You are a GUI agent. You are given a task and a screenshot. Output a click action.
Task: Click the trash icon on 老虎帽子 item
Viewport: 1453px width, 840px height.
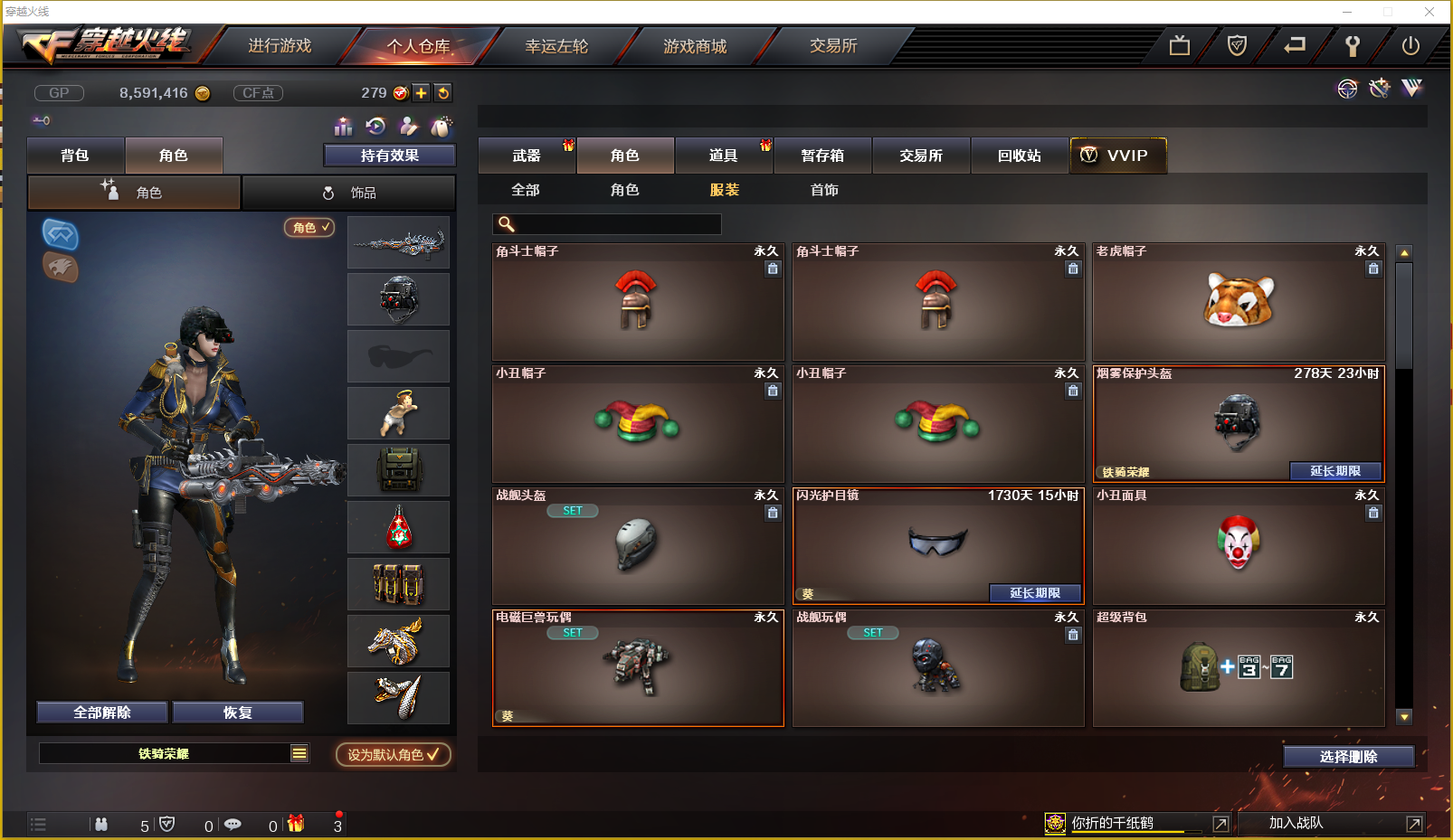pyautogui.click(x=1373, y=269)
